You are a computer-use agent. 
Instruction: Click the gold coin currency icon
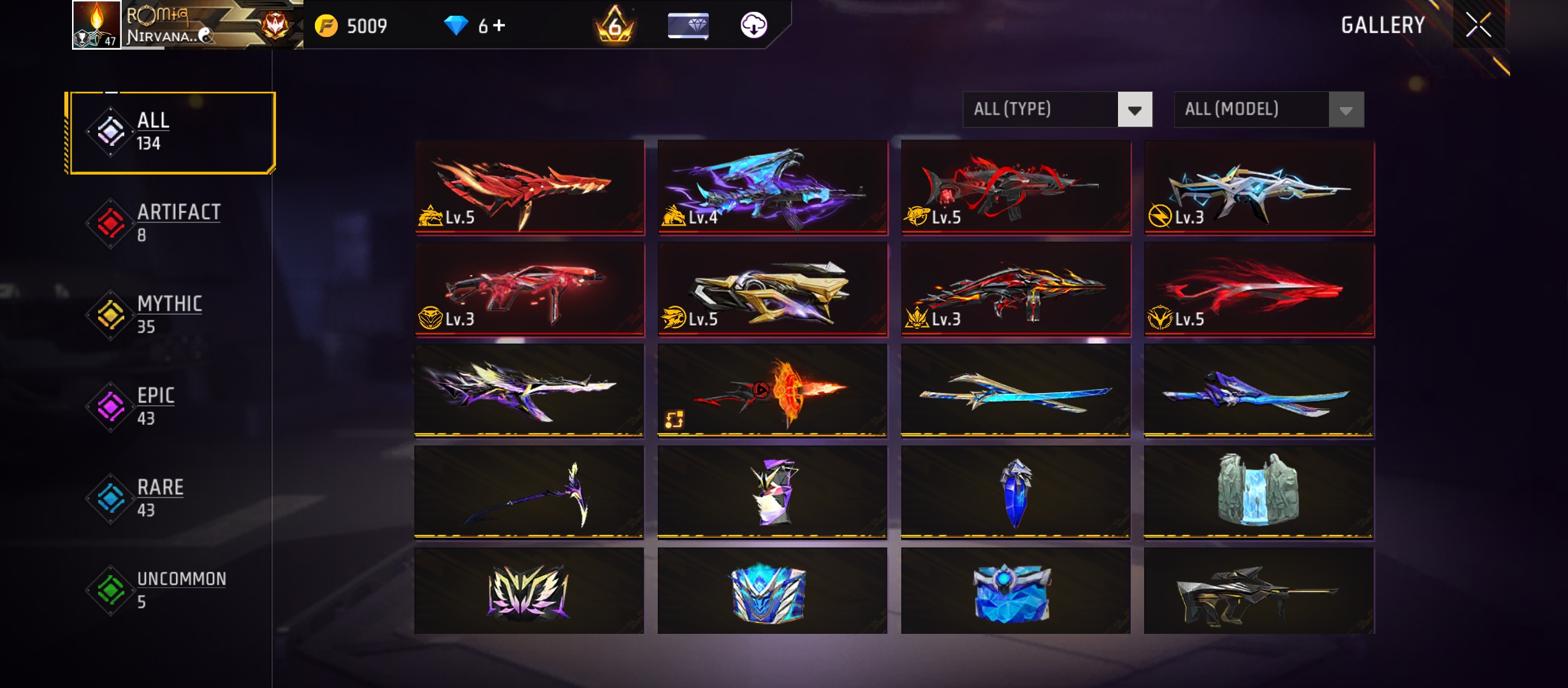[x=327, y=25]
